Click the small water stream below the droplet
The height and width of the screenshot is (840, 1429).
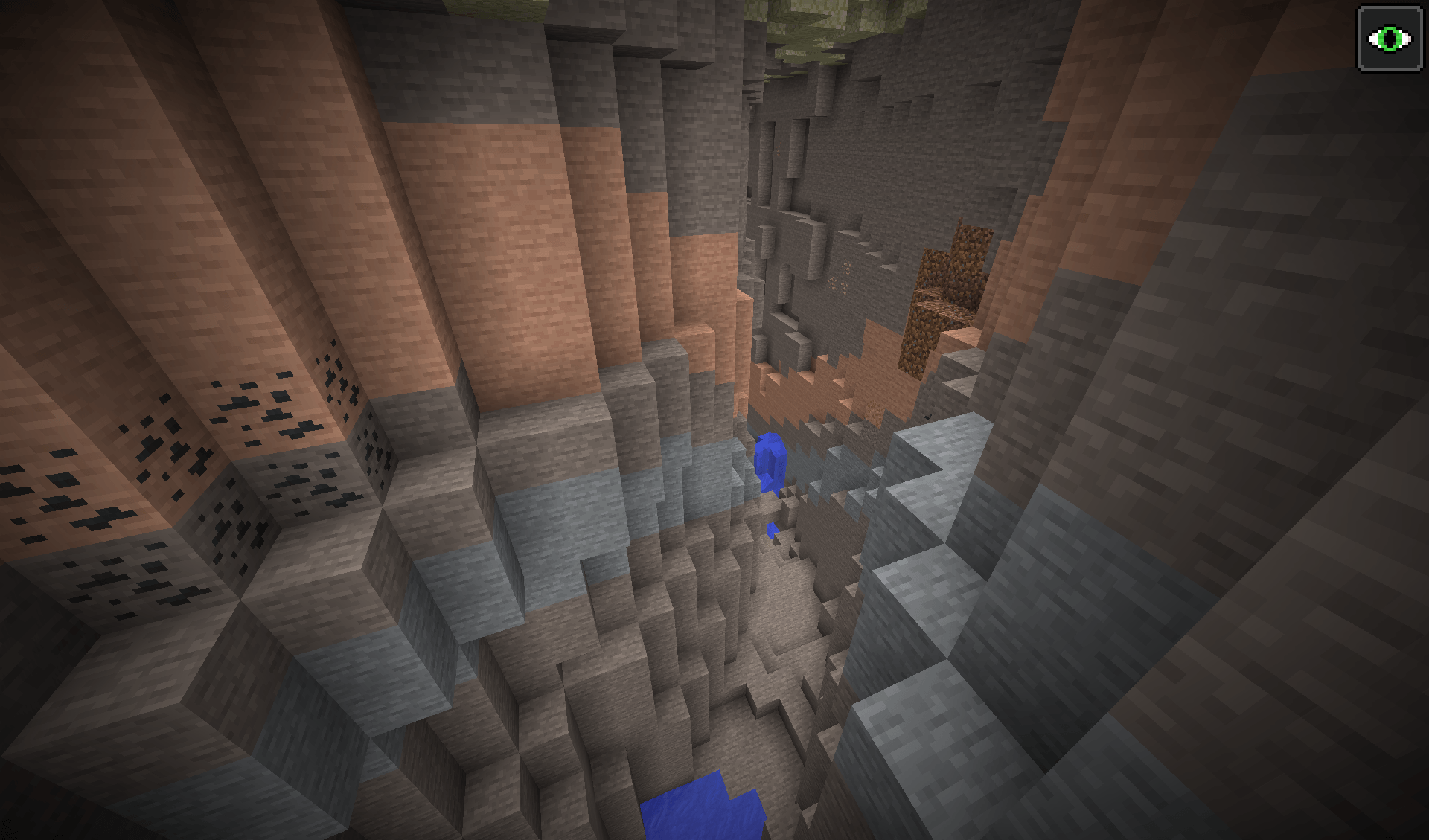pyautogui.click(x=770, y=528)
